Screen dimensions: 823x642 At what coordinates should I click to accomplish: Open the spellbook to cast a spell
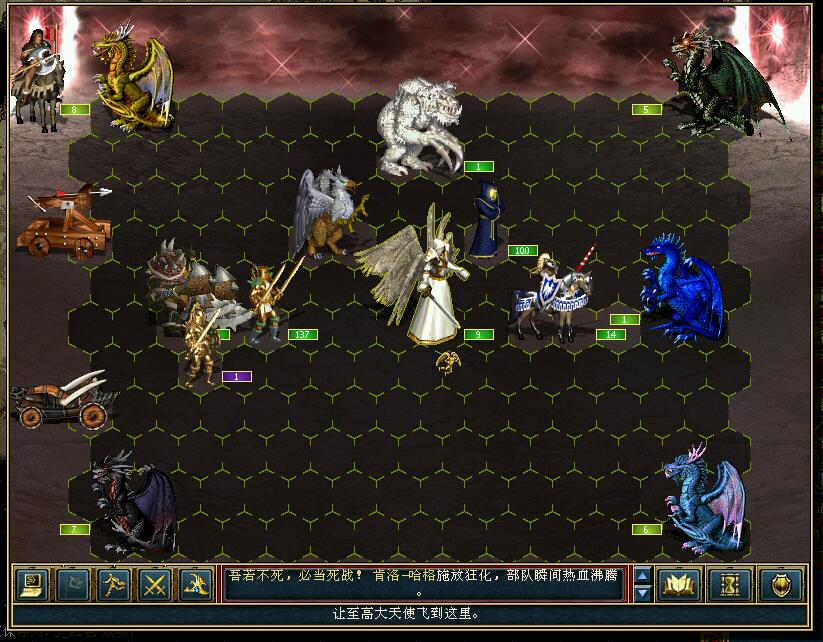(679, 584)
